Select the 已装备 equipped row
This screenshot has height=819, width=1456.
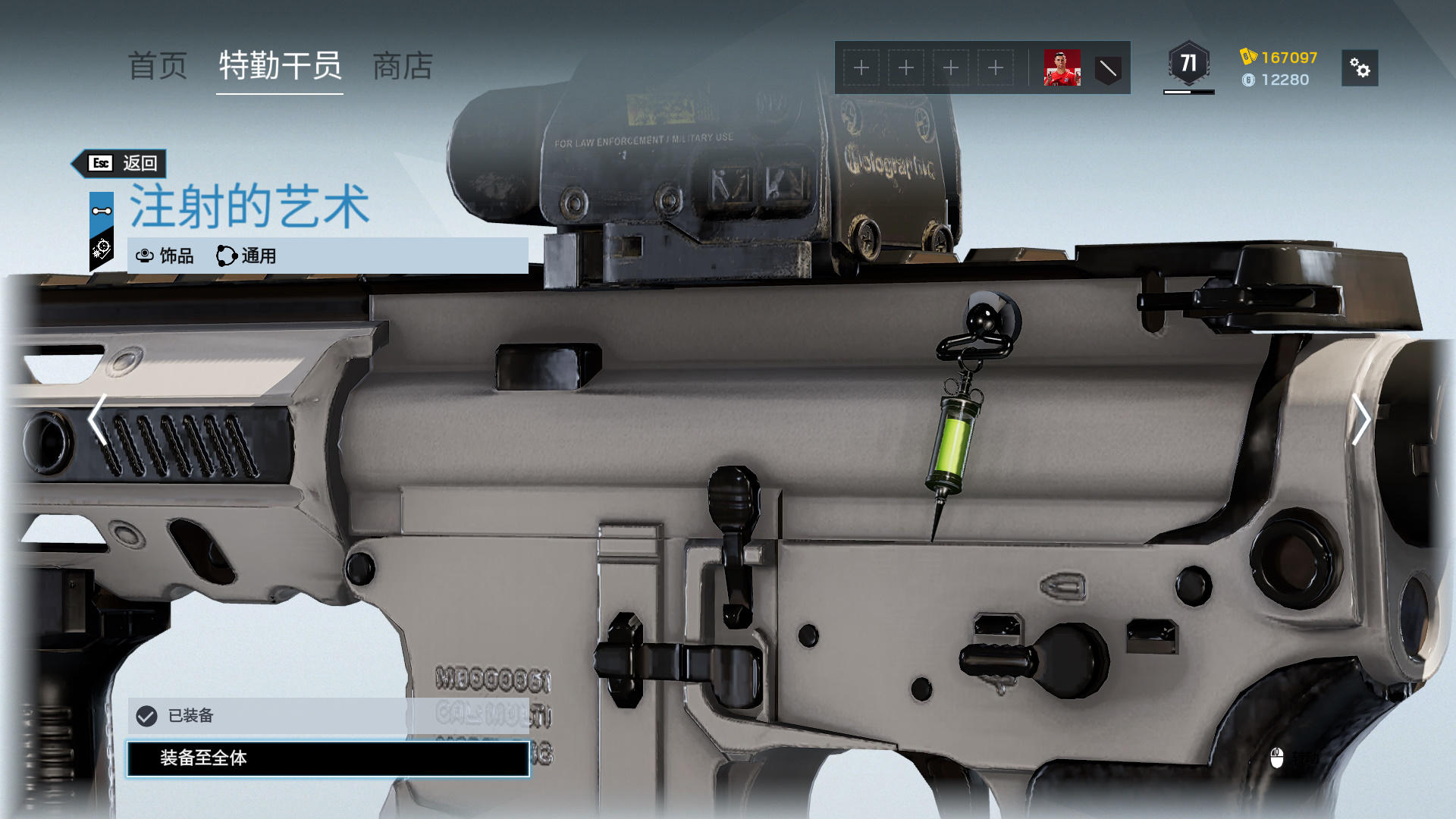tap(328, 715)
